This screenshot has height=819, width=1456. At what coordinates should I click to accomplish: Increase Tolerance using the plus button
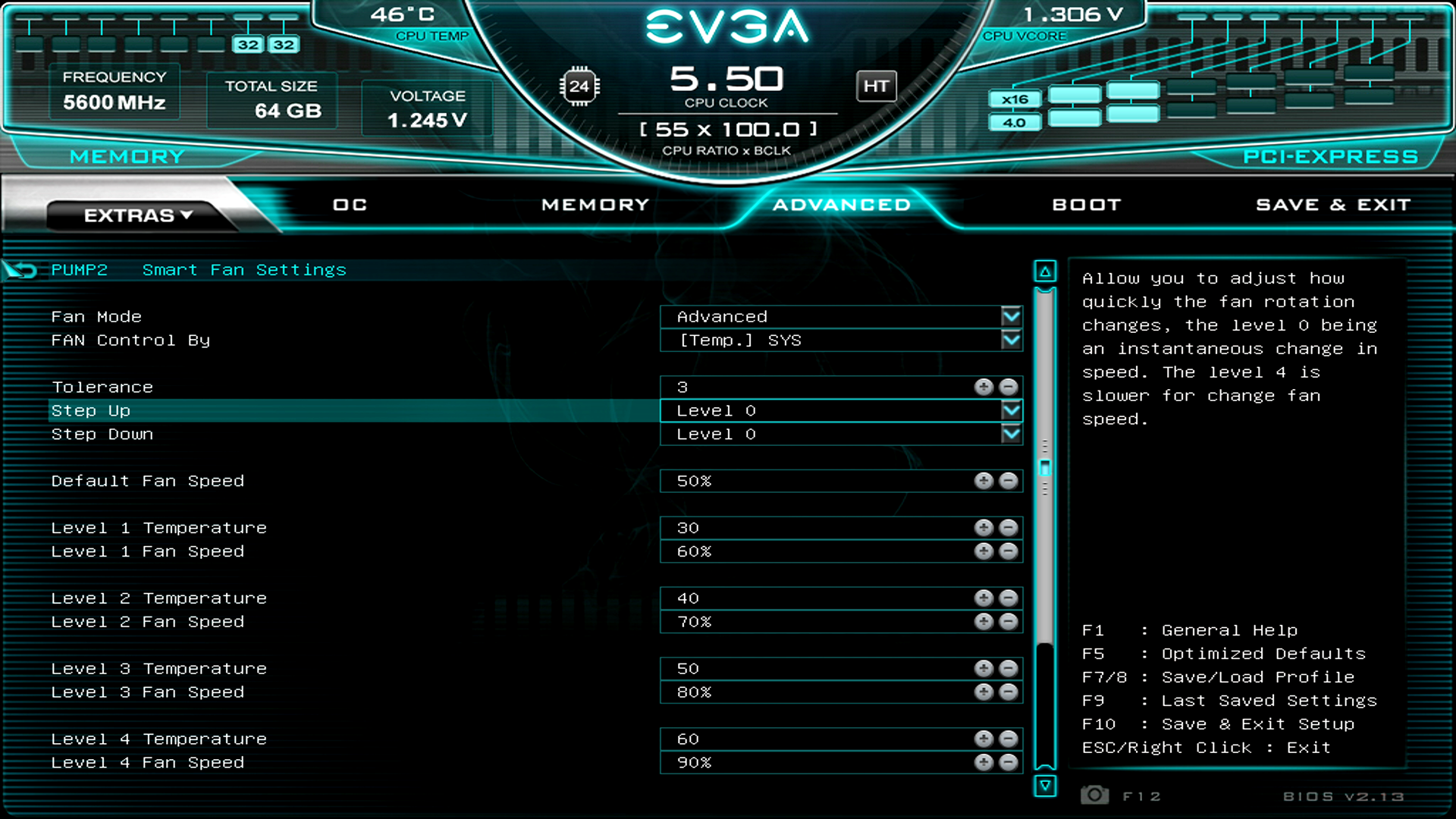984,387
